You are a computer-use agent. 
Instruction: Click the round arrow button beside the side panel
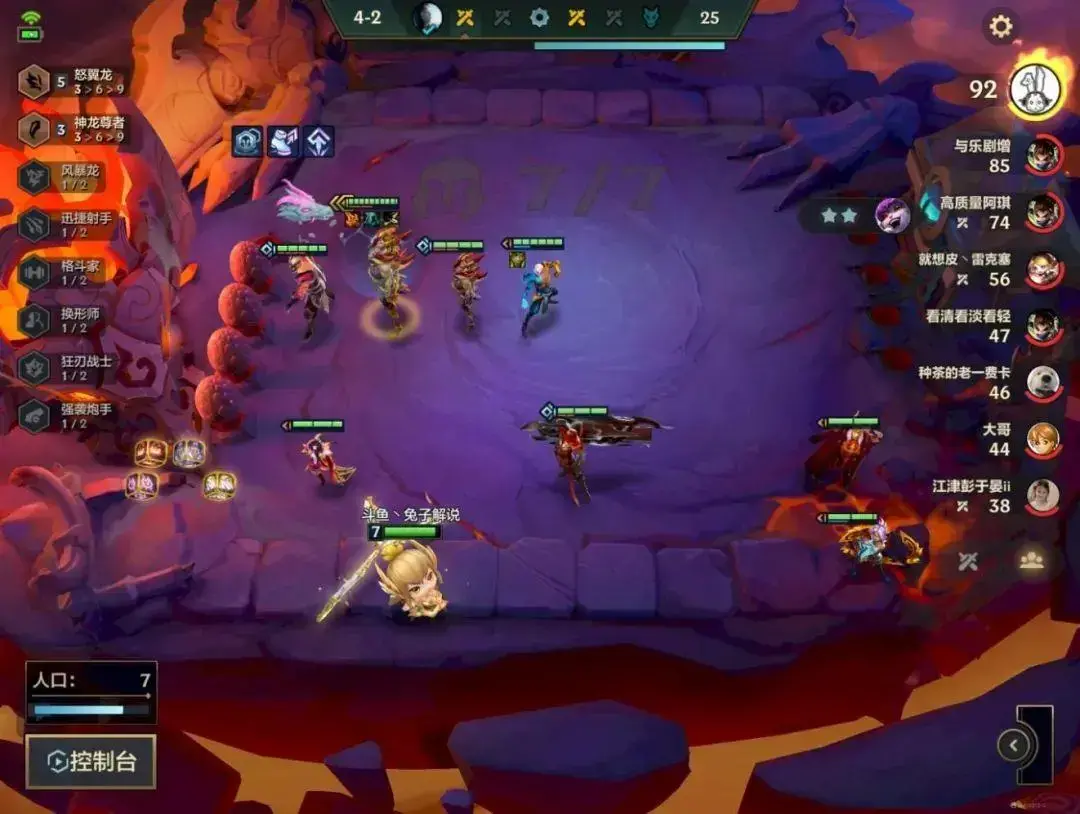(x=1013, y=745)
